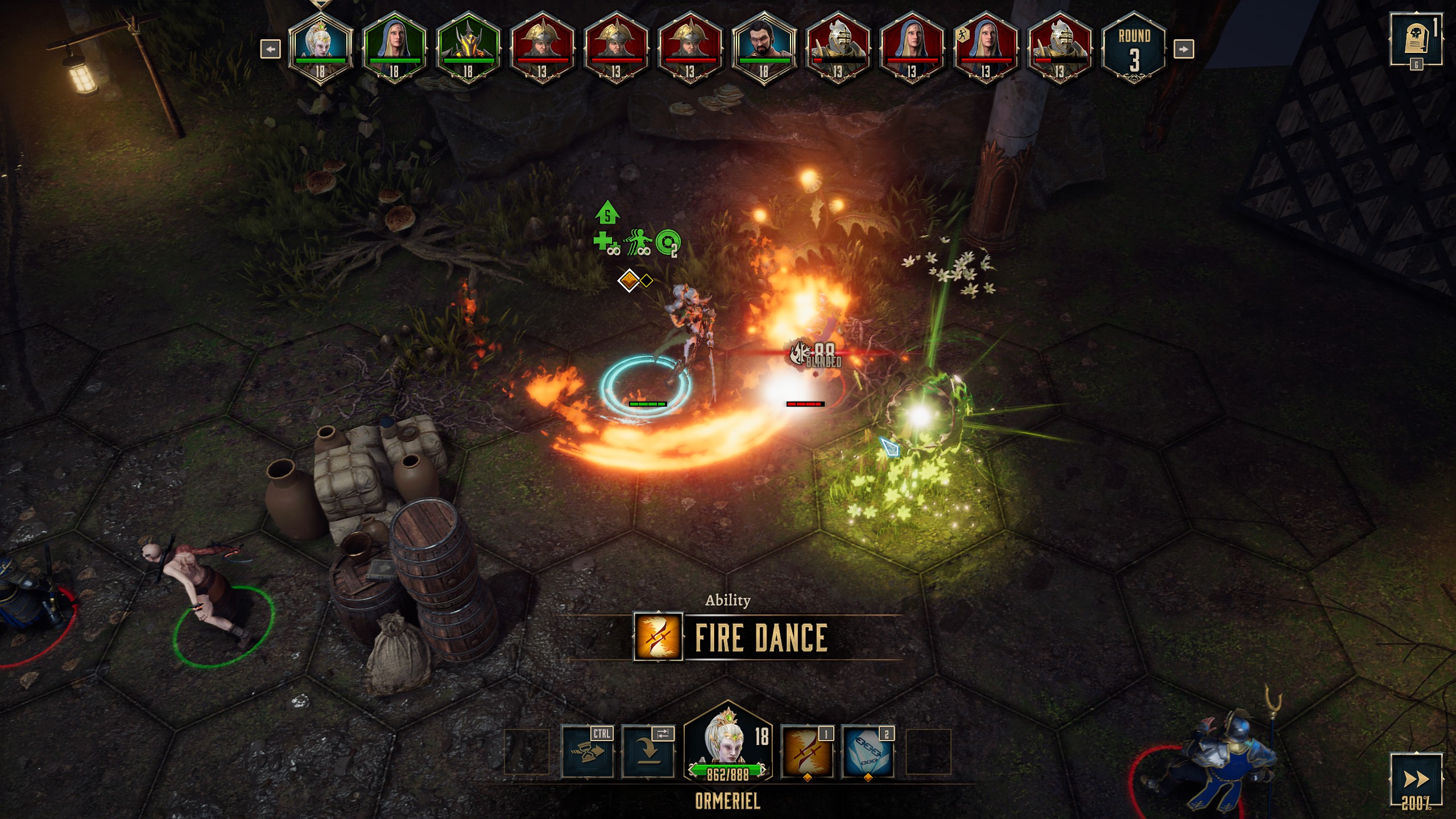Choose the hooded enemy portrait with archer badge

985,49
